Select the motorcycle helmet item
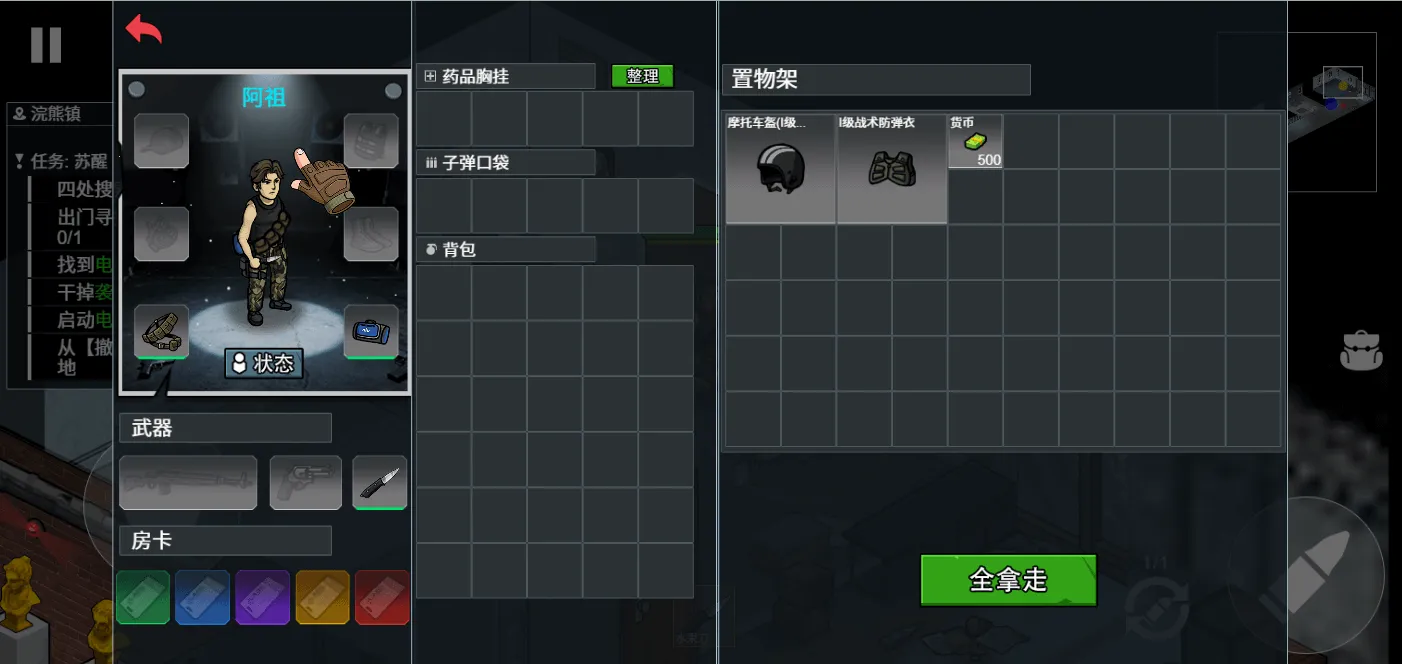 point(780,168)
